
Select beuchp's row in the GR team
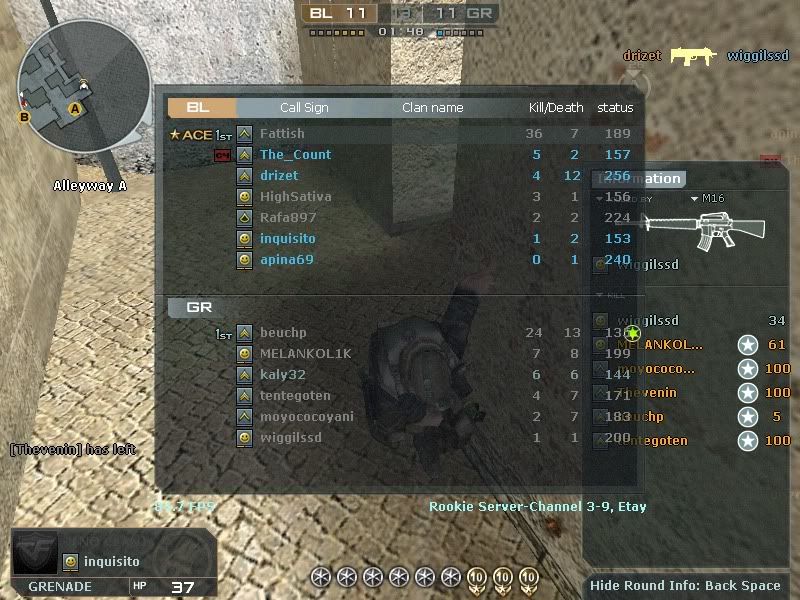click(x=282, y=333)
